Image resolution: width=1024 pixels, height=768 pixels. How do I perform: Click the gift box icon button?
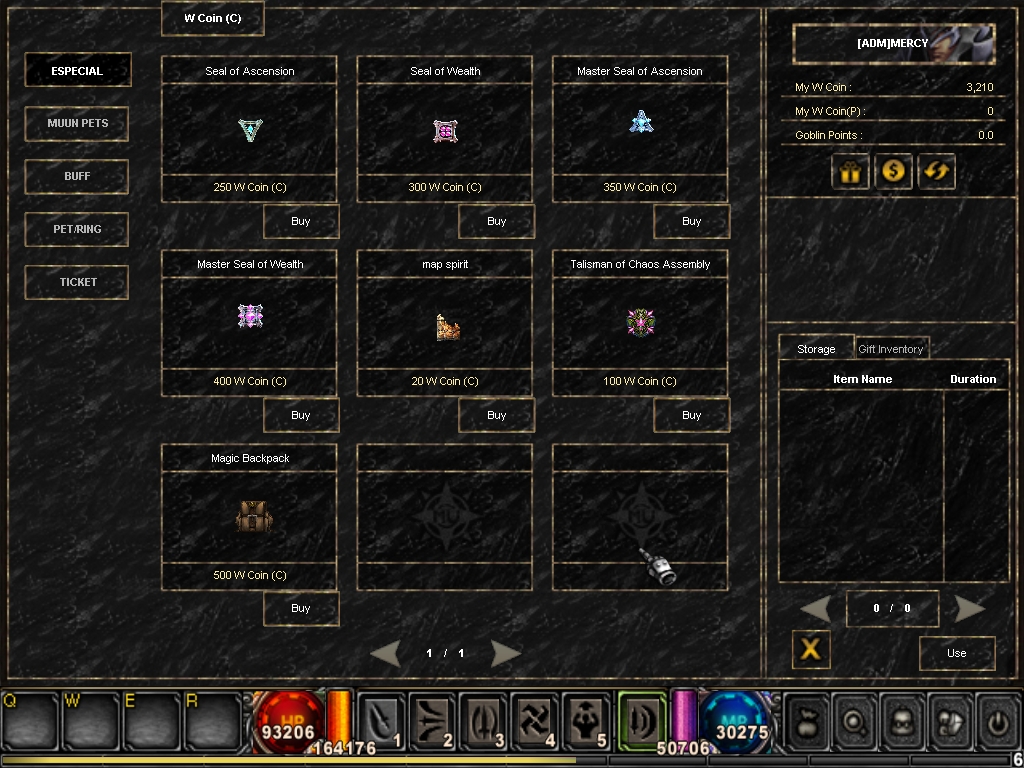coord(850,171)
